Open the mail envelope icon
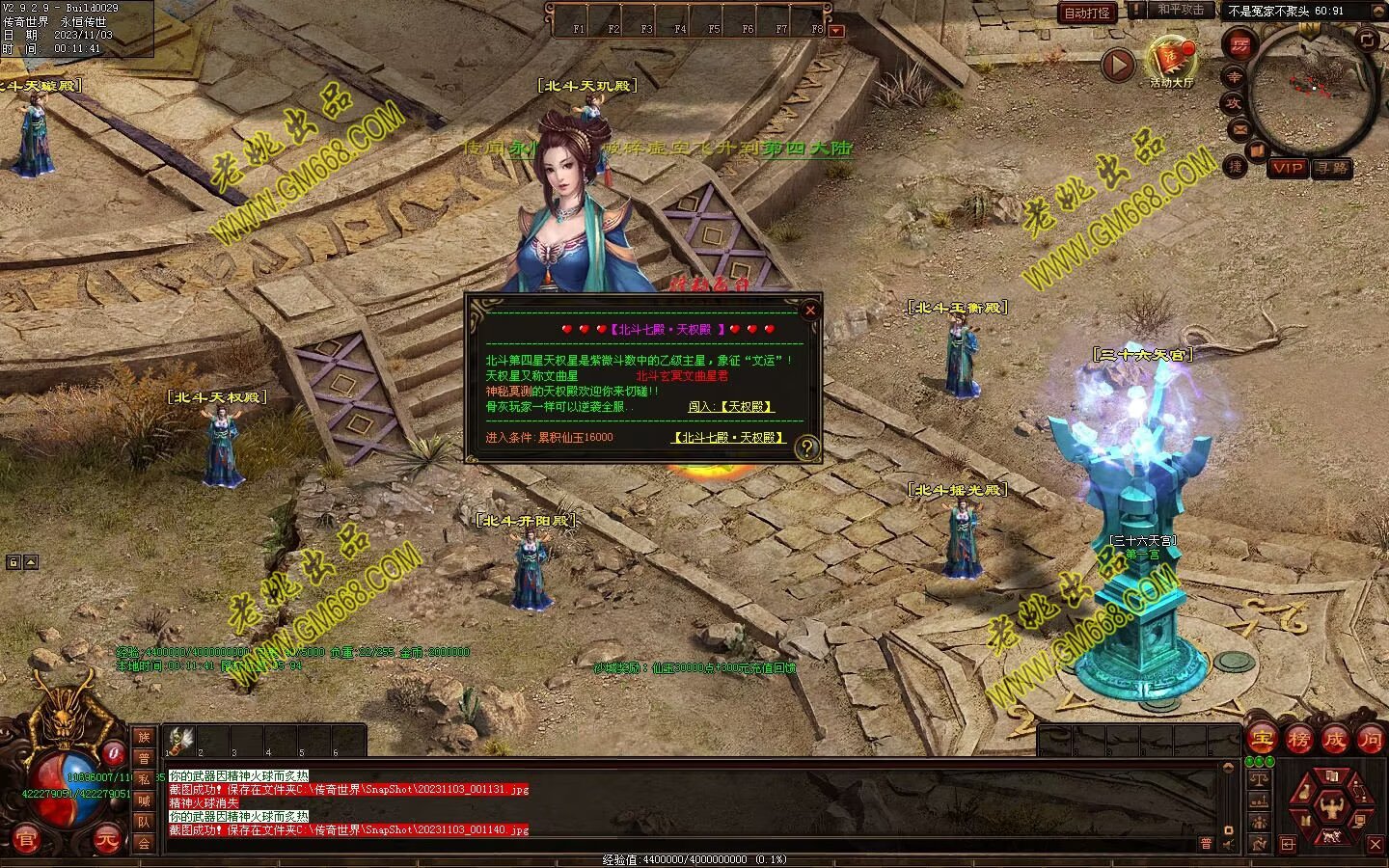The height and width of the screenshot is (868, 1389). 1239,128
